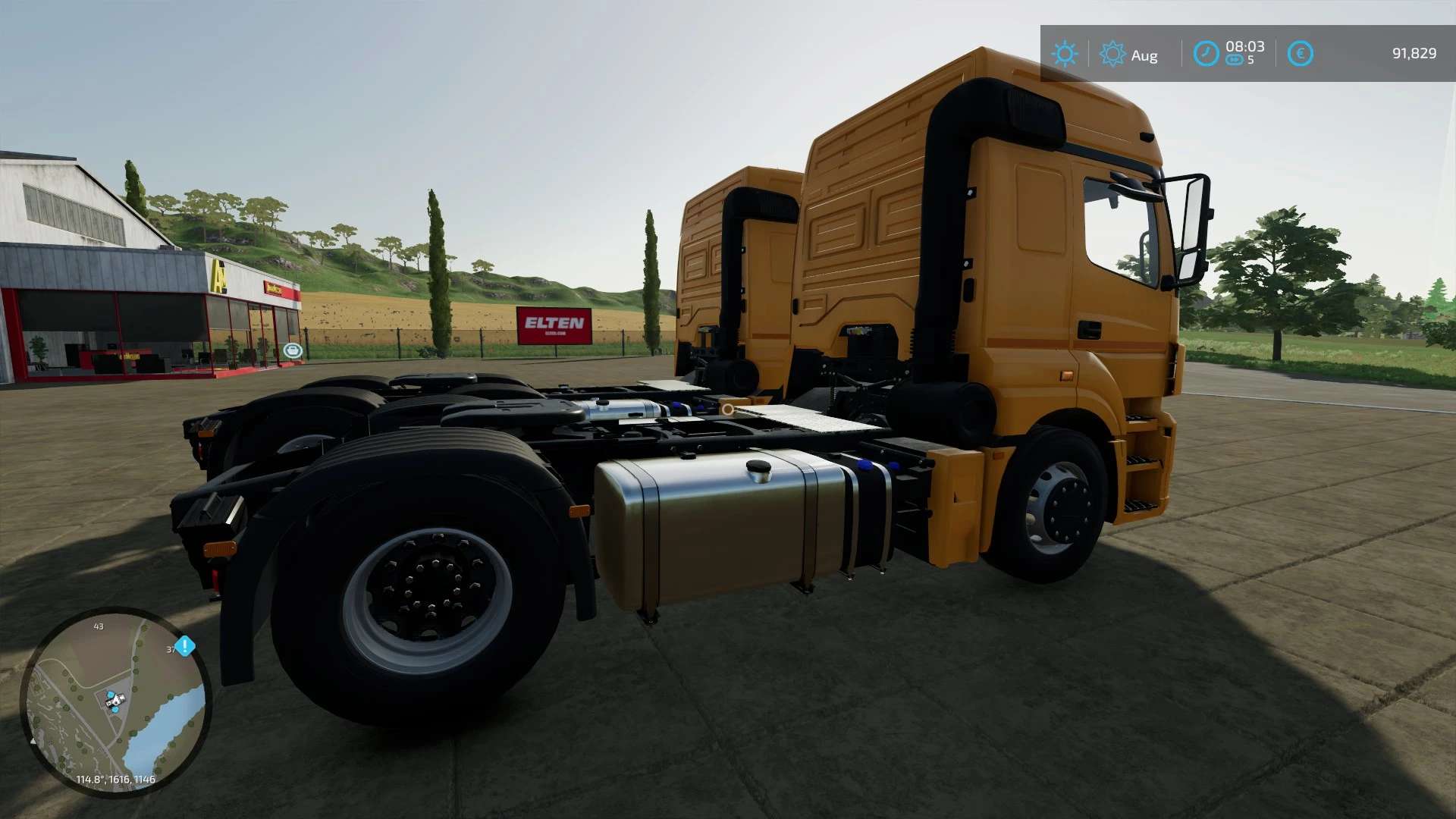Click field number 43 on the minimap
The image size is (1456, 819).
[99, 626]
